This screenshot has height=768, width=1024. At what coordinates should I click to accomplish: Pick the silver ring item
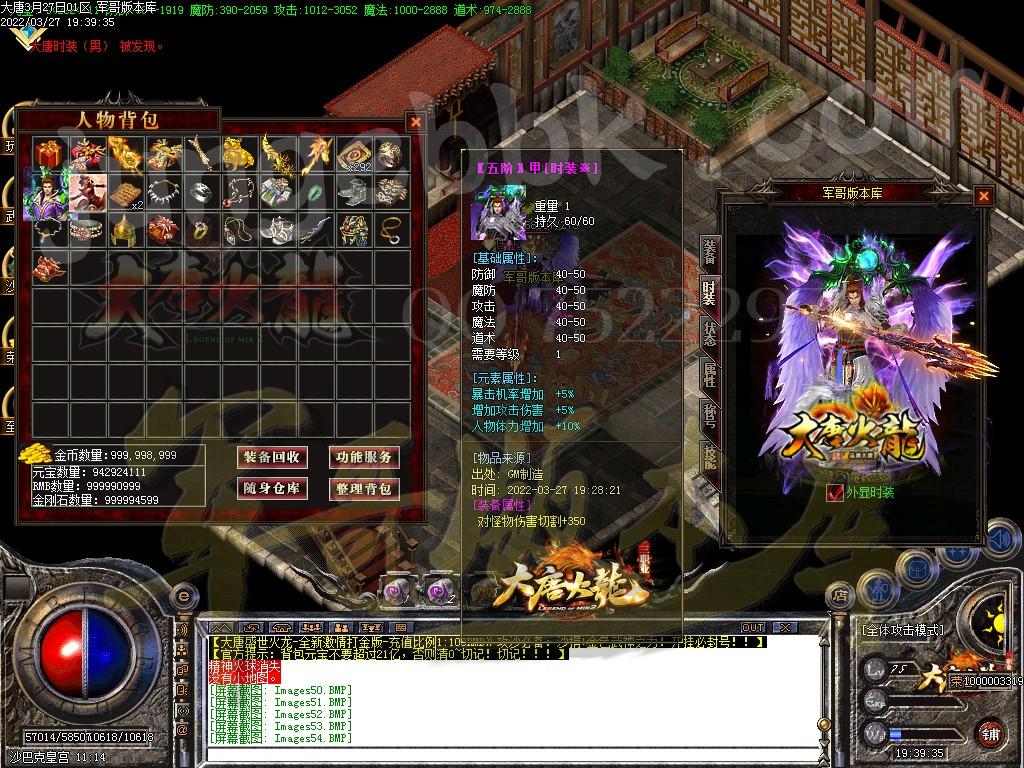[200, 191]
